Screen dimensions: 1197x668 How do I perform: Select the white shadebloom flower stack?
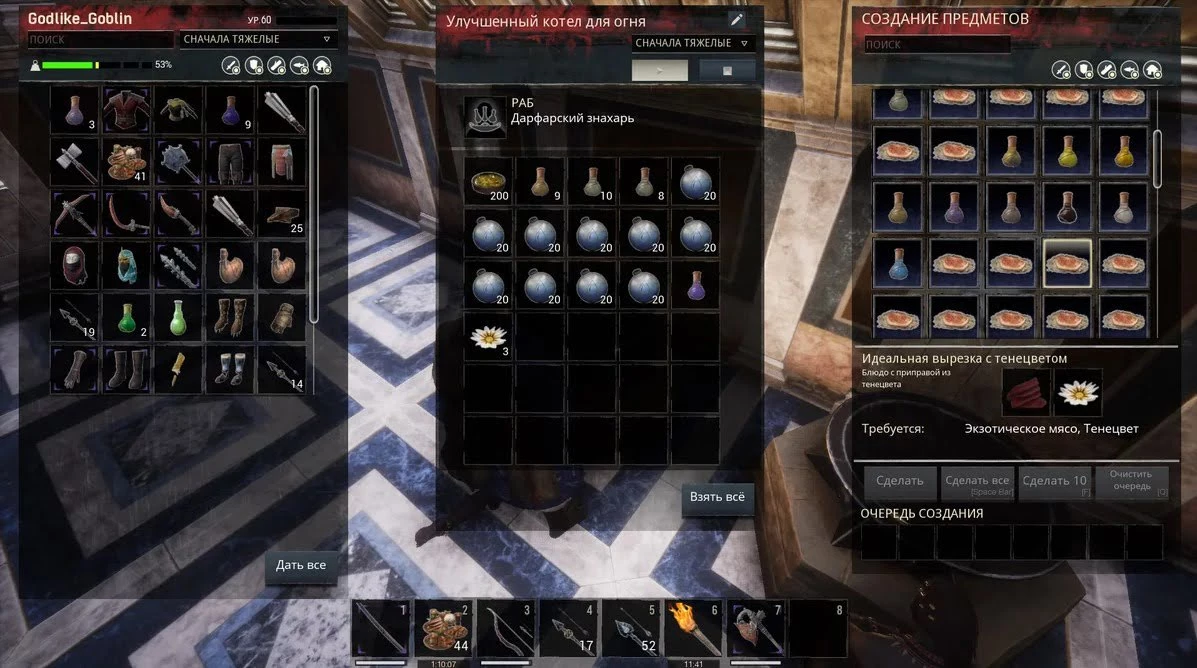488,336
